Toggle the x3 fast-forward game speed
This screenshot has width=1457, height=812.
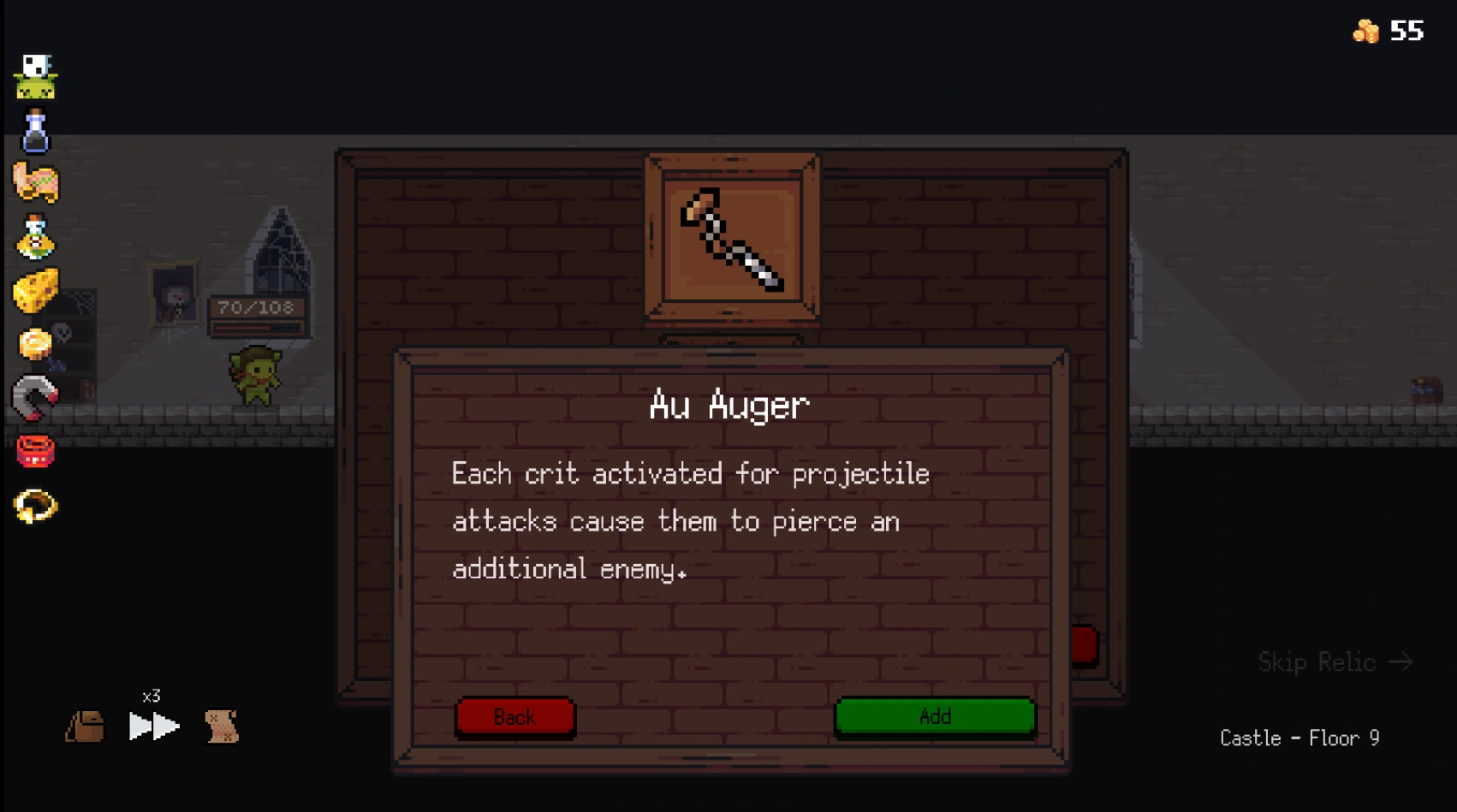click(x=152, y=726)
